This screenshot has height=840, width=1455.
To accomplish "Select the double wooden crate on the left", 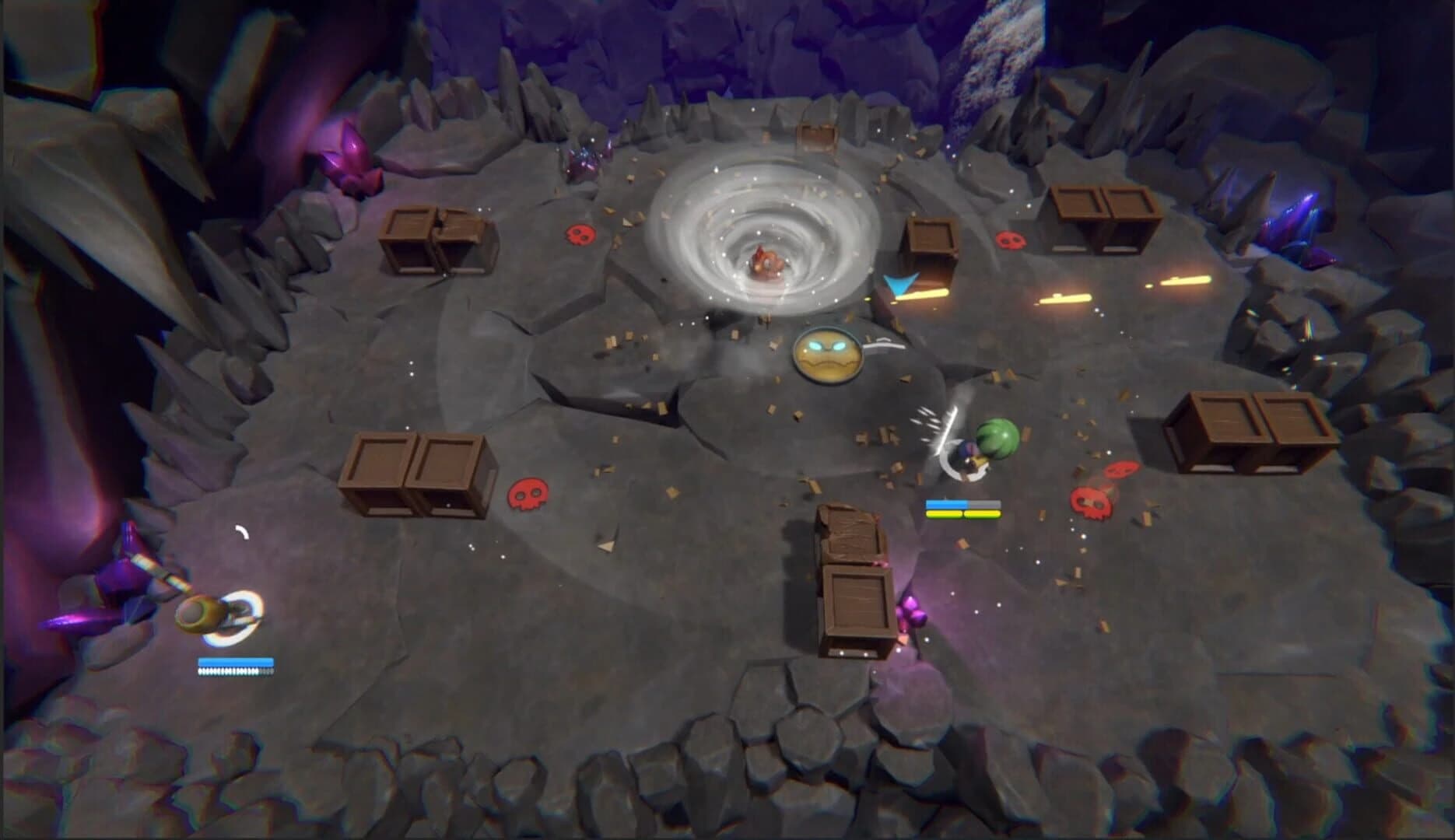I will [415, 474].
